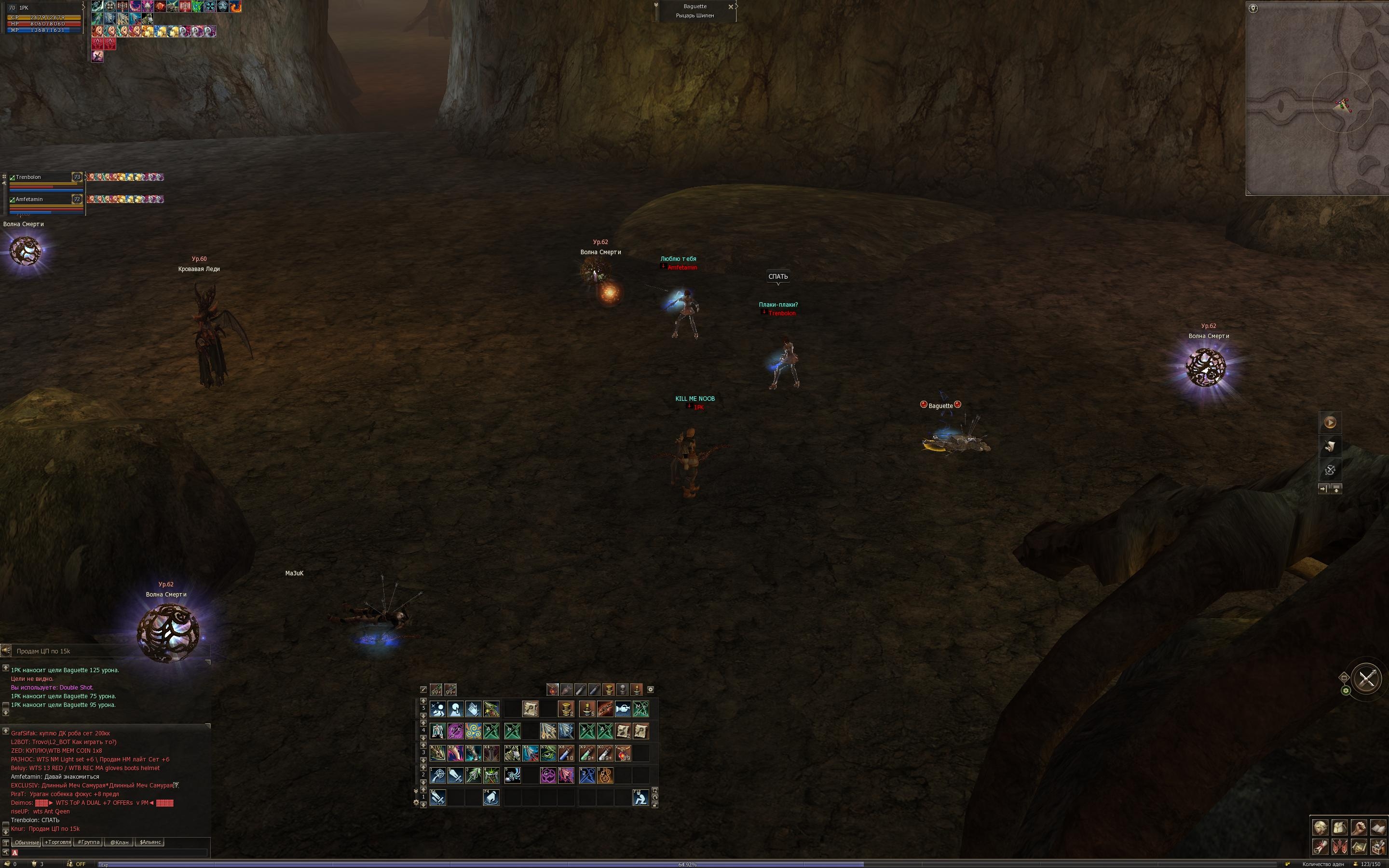1389x868 pixels.
Task: Show the $Альянс chat tab
Action: tap(150, 842)
